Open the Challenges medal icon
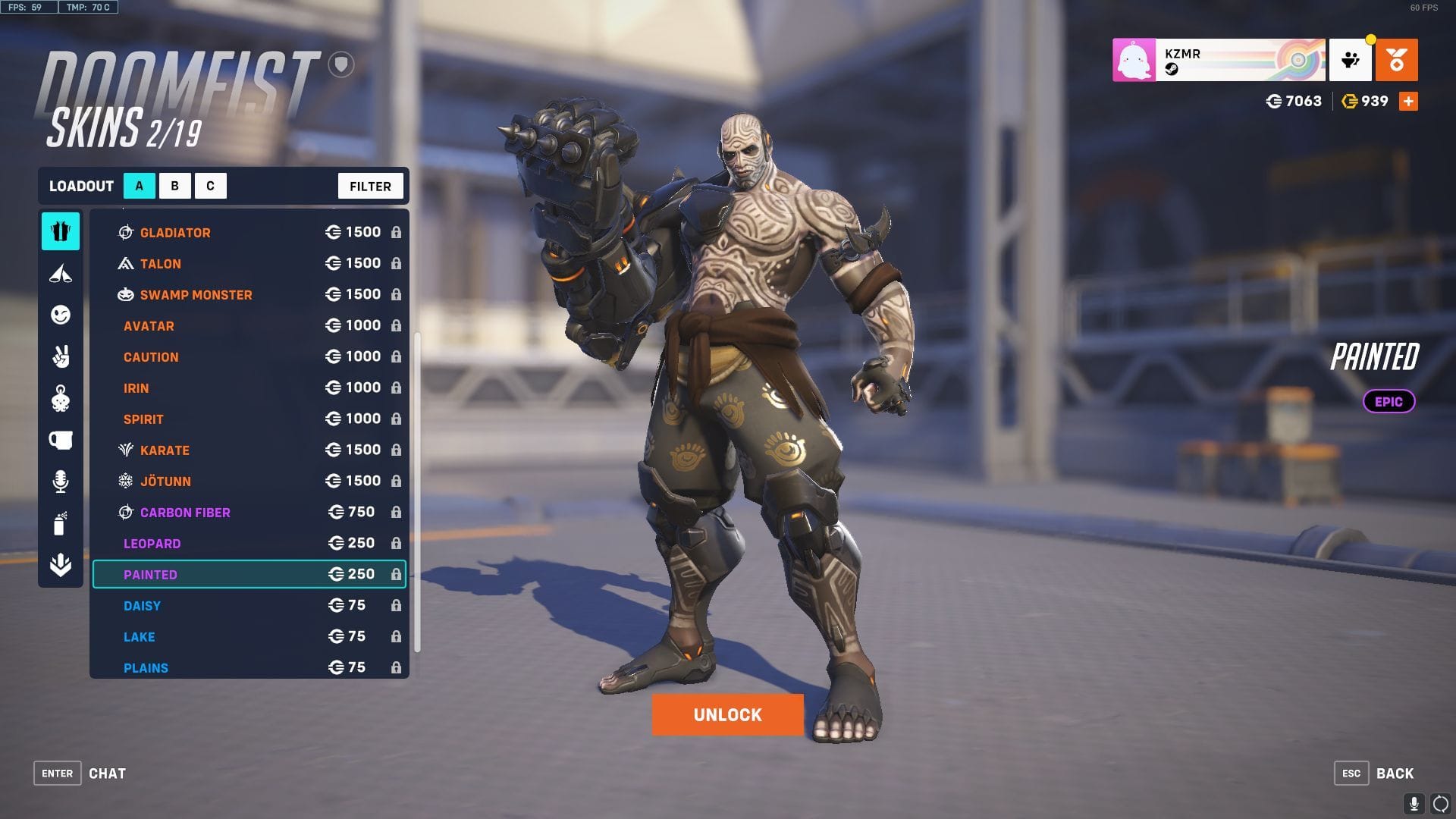This screenshot has height=819, width=1456. tap(1398, 60)
